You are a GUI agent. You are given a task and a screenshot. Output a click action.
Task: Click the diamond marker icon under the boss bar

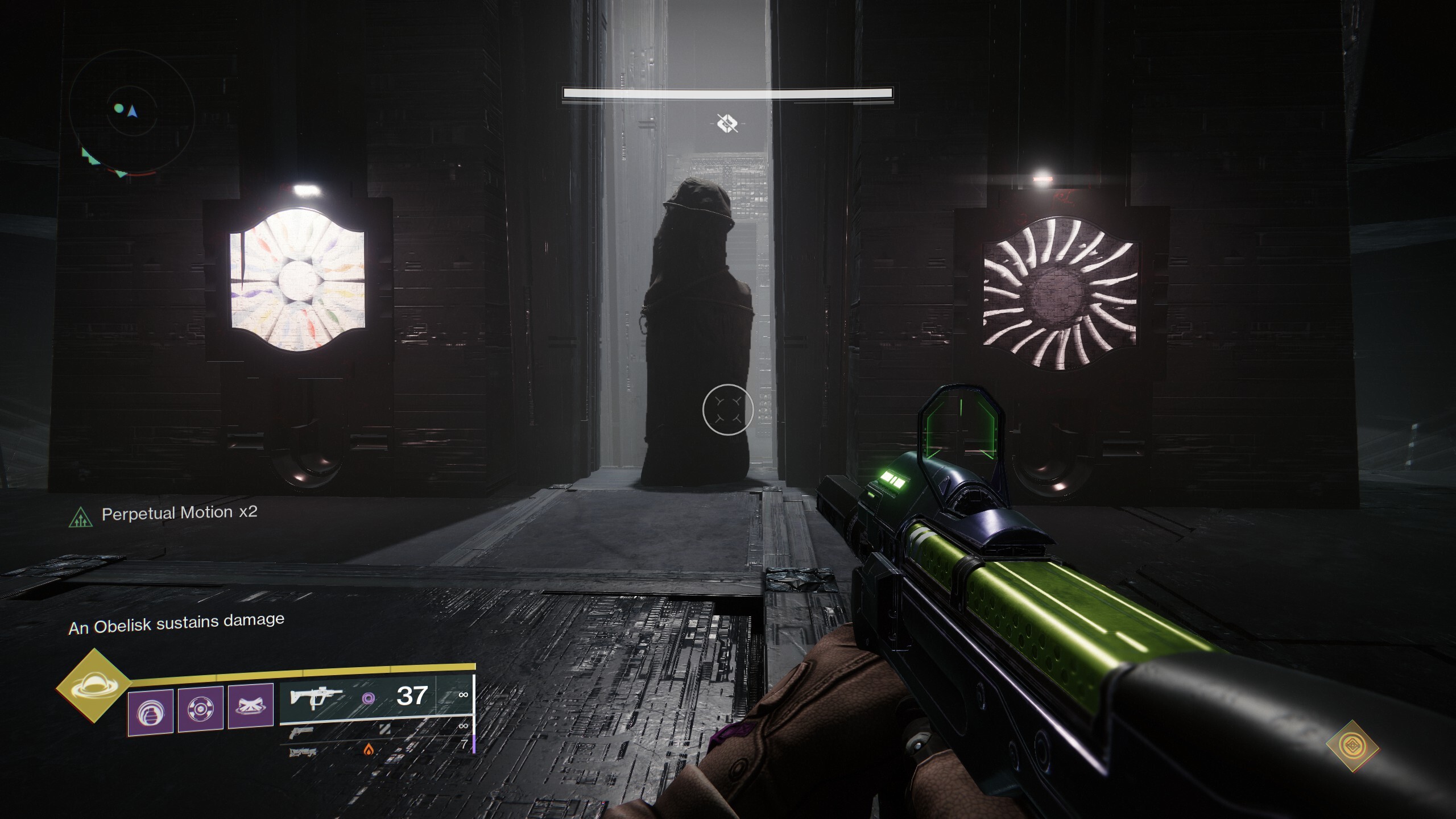[x=727, y=123]
